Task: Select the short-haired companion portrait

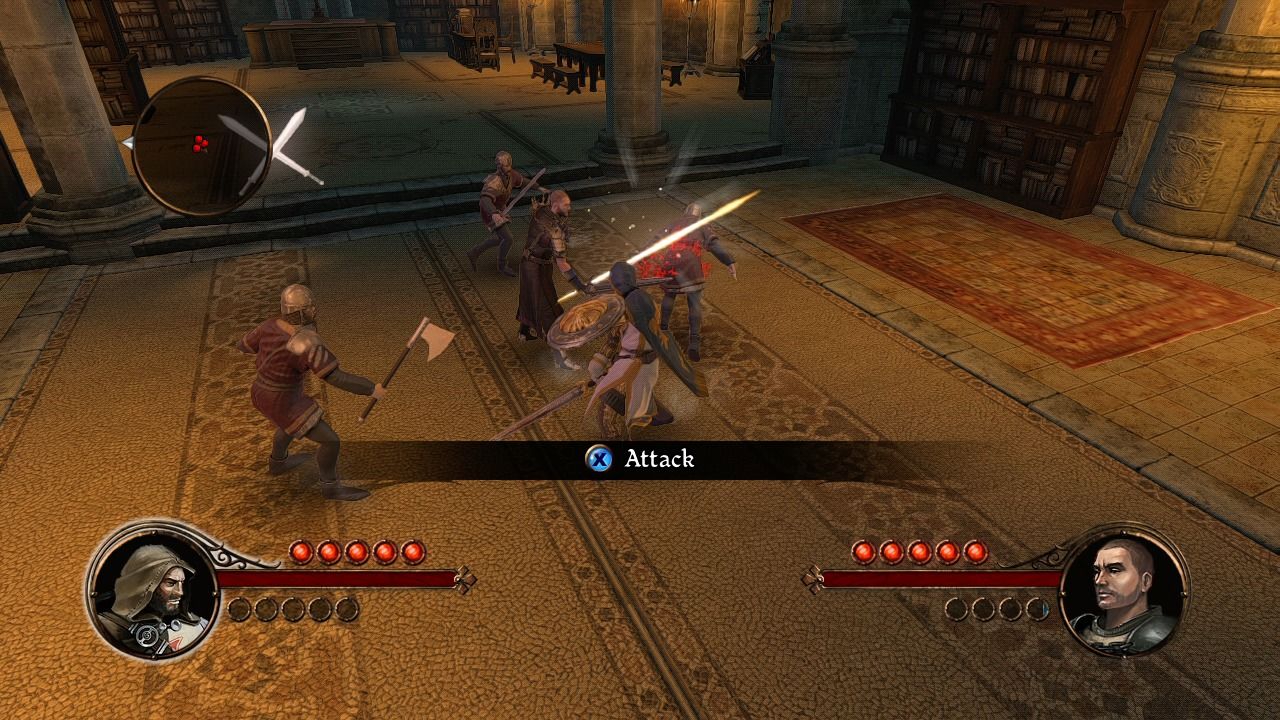Action: coord(1123,591)
